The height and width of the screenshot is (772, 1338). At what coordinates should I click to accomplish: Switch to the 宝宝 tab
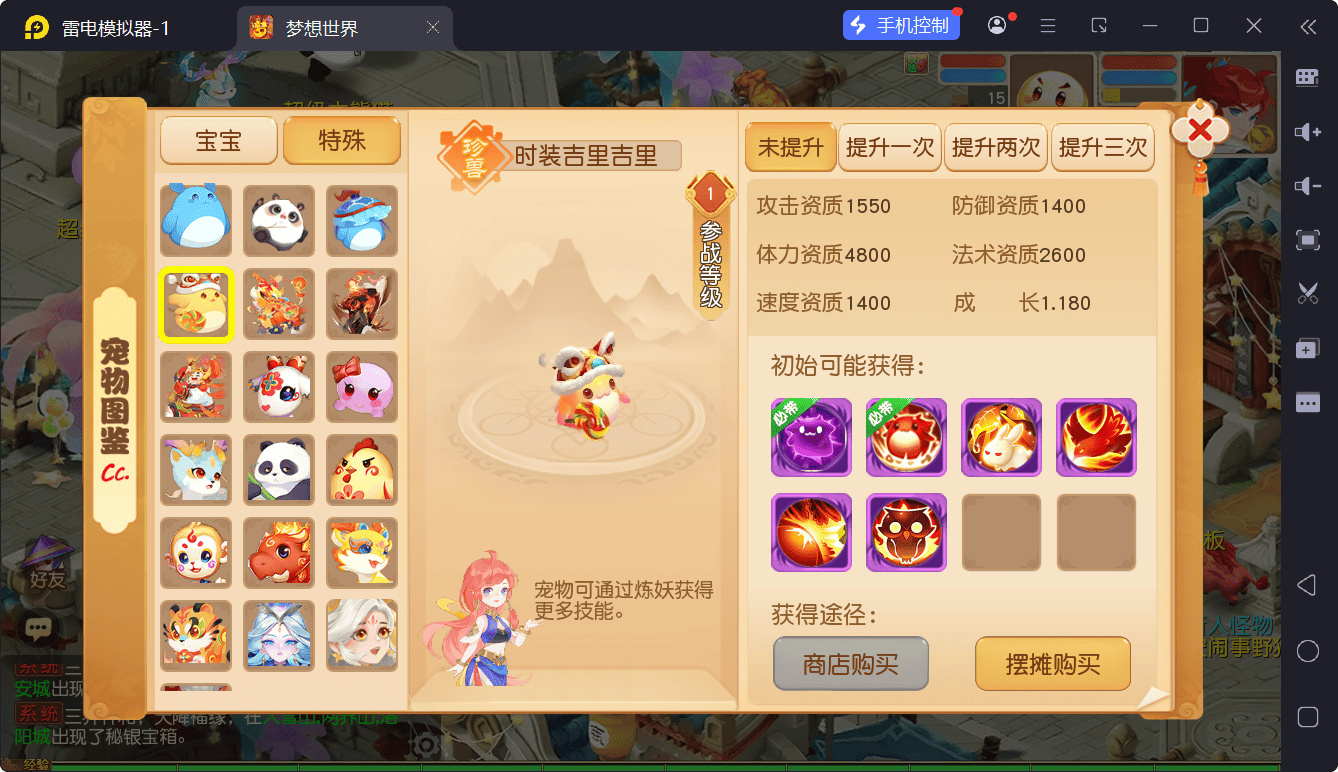tap(218, 141)
